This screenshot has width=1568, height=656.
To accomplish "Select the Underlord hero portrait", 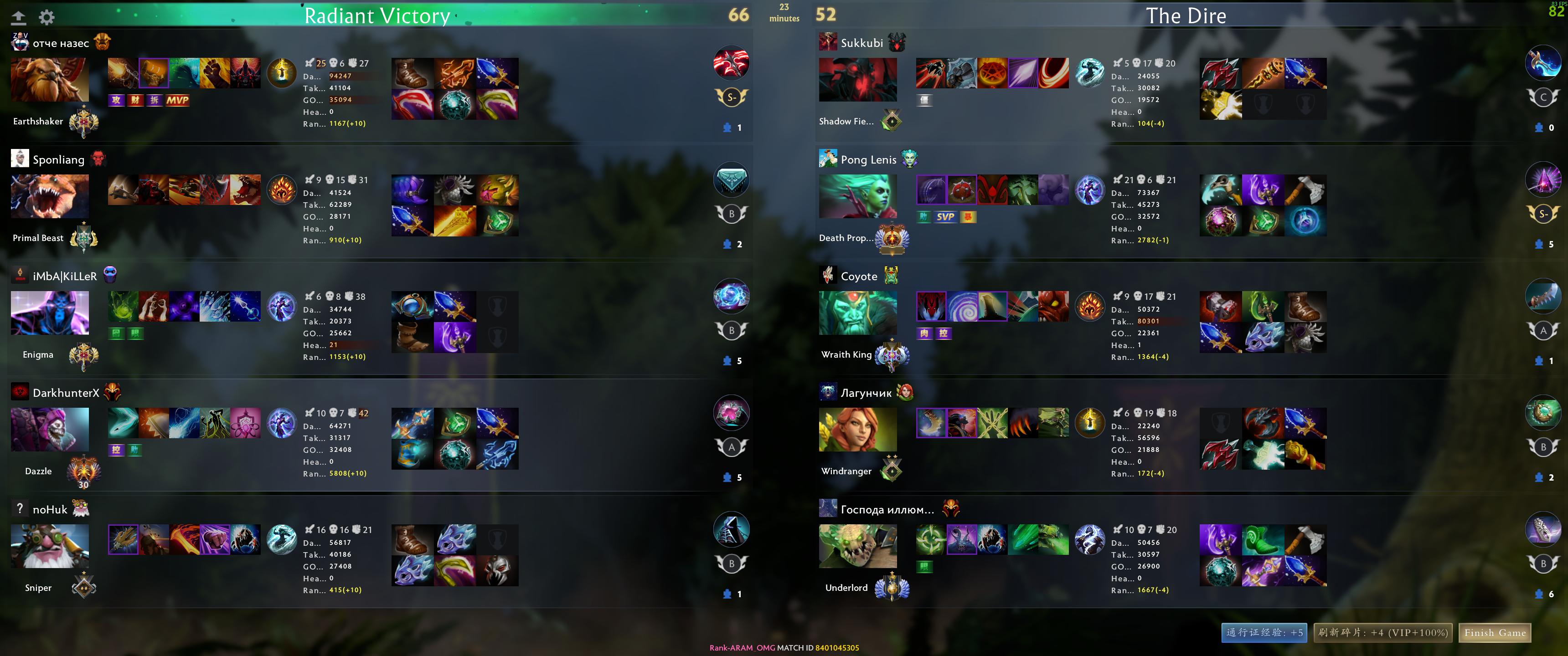I will click(858, 546).
